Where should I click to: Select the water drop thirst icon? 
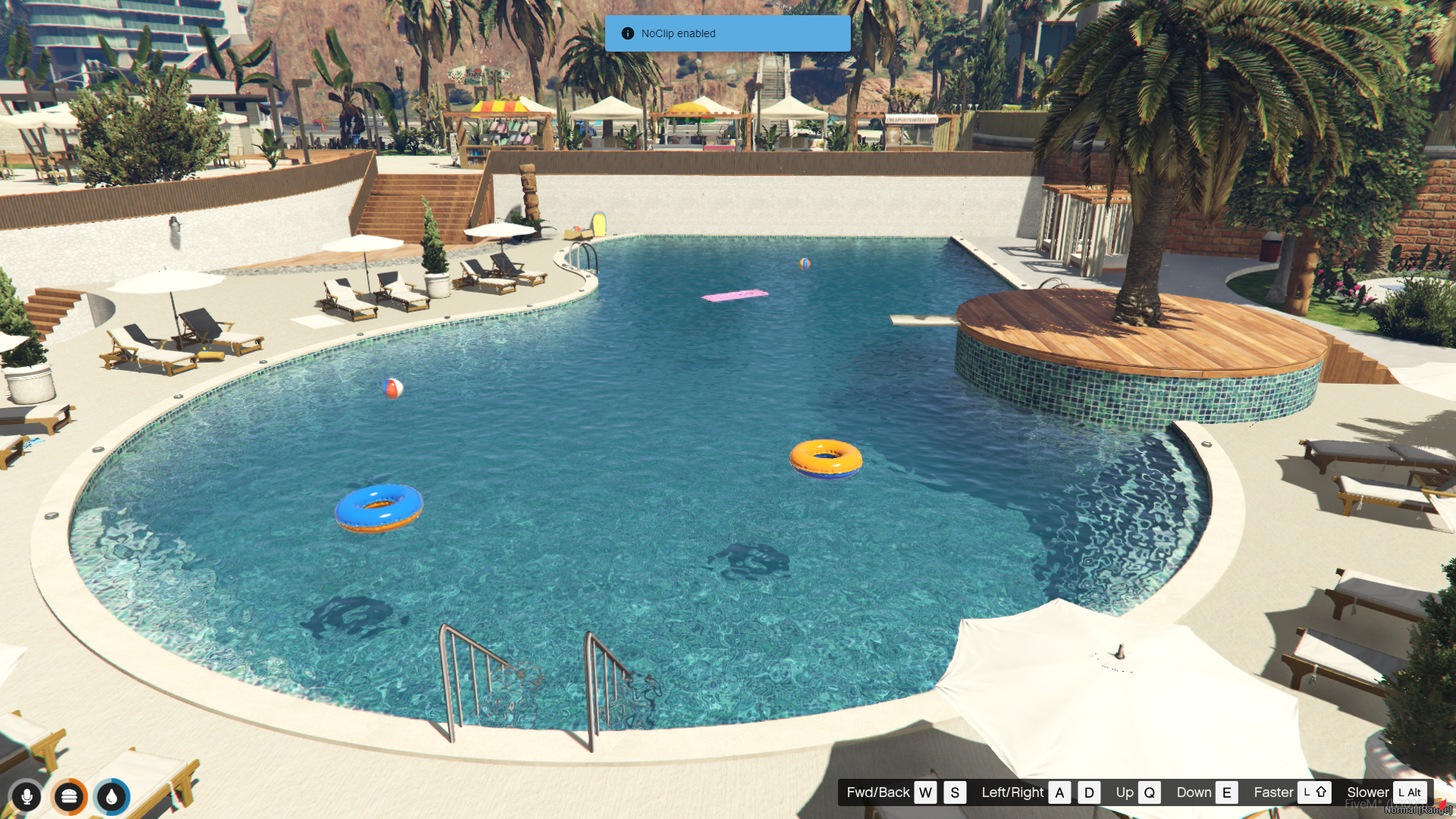[x=112, y=796]
